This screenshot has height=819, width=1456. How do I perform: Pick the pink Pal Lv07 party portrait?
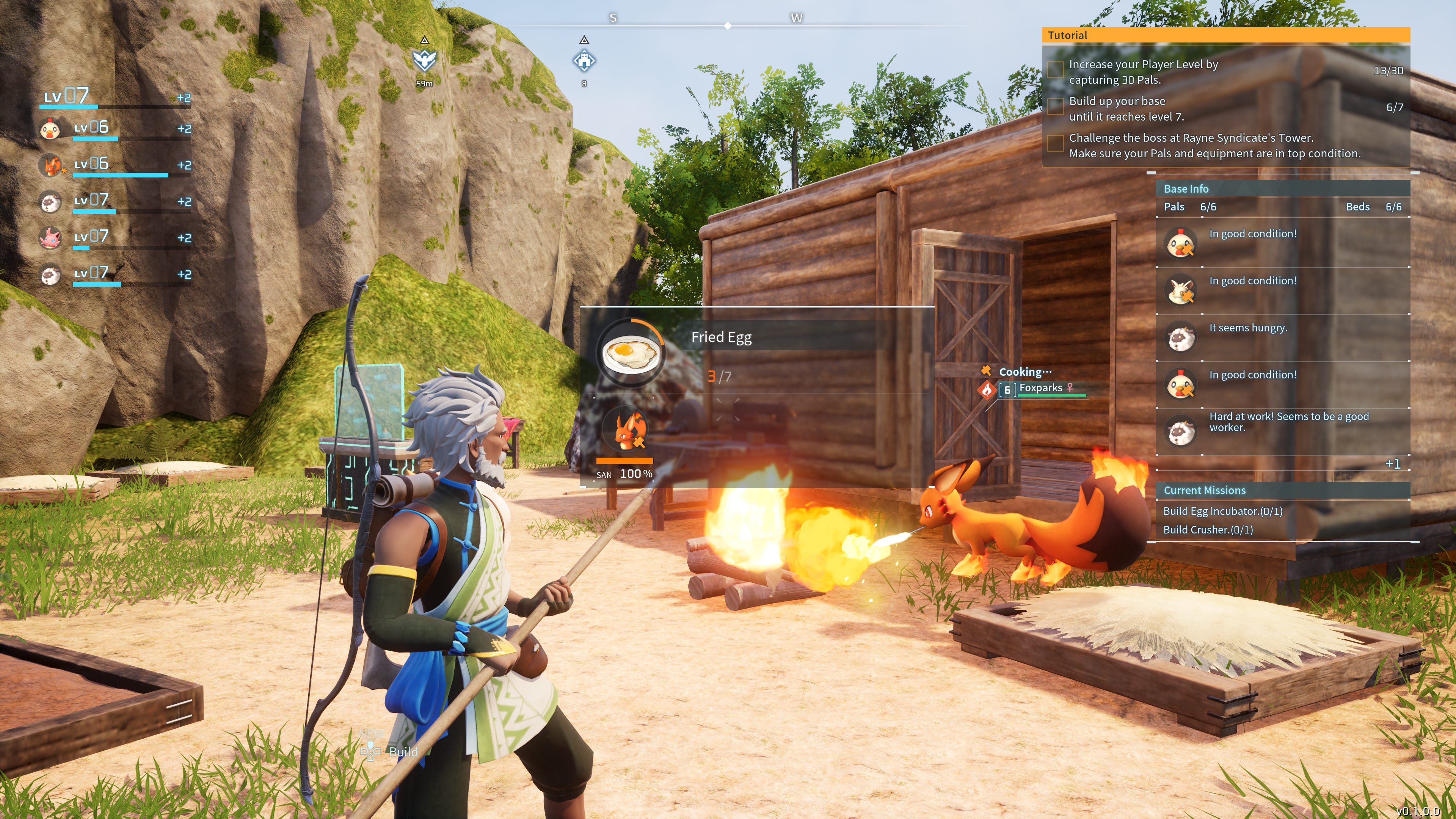point(50,238)
